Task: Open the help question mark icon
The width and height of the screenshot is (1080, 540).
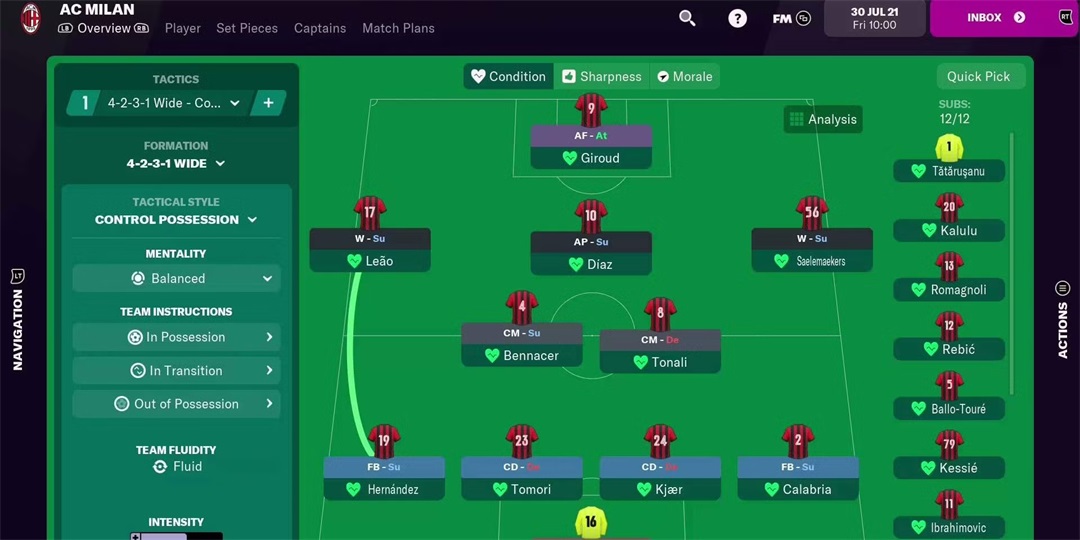Action: (737, 18)
